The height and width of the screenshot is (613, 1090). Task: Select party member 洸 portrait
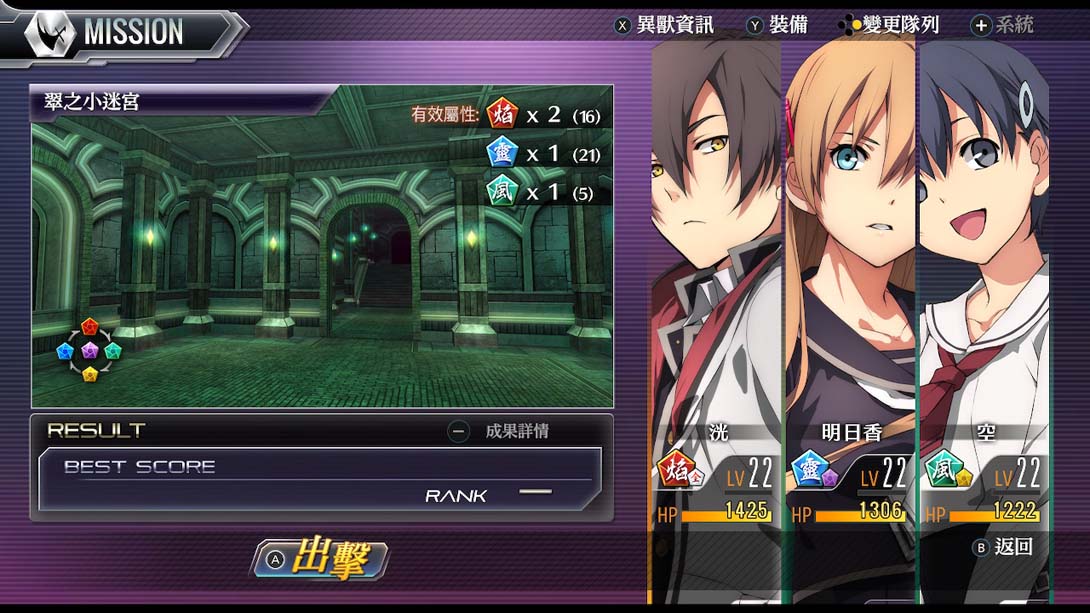[x=715, y=250]
